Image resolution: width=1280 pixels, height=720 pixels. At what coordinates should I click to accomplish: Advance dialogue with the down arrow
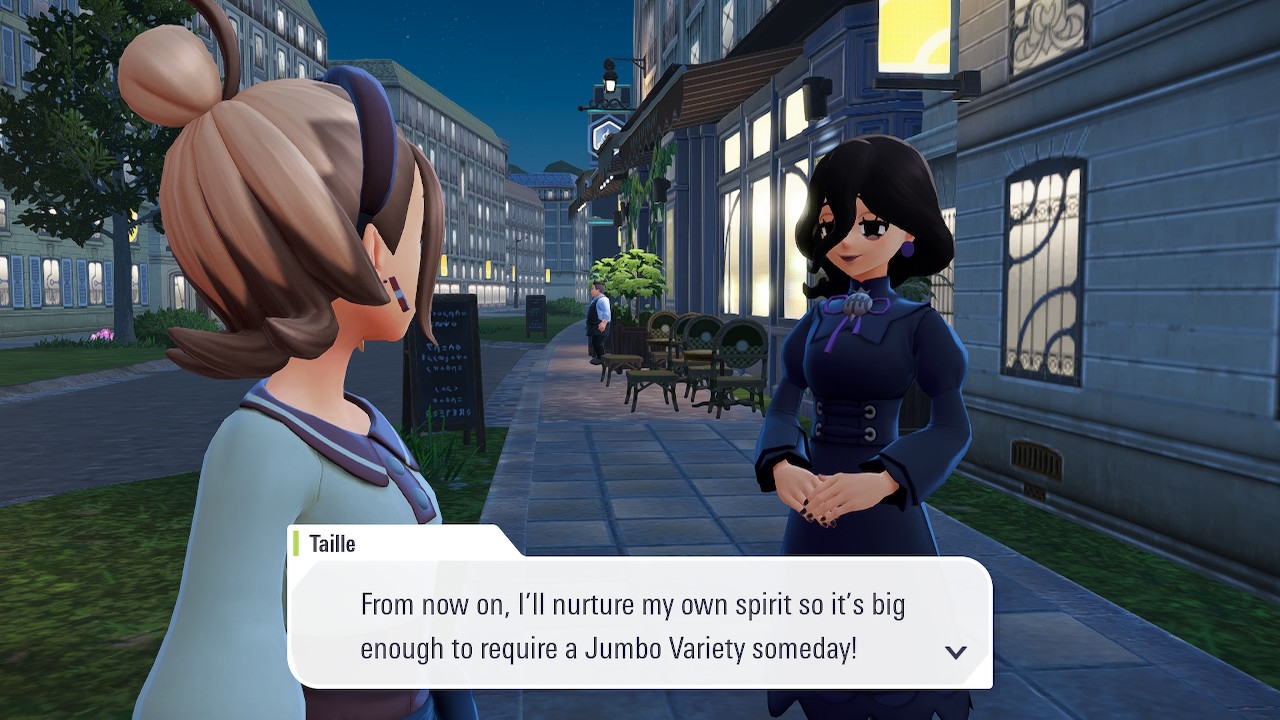956,652
